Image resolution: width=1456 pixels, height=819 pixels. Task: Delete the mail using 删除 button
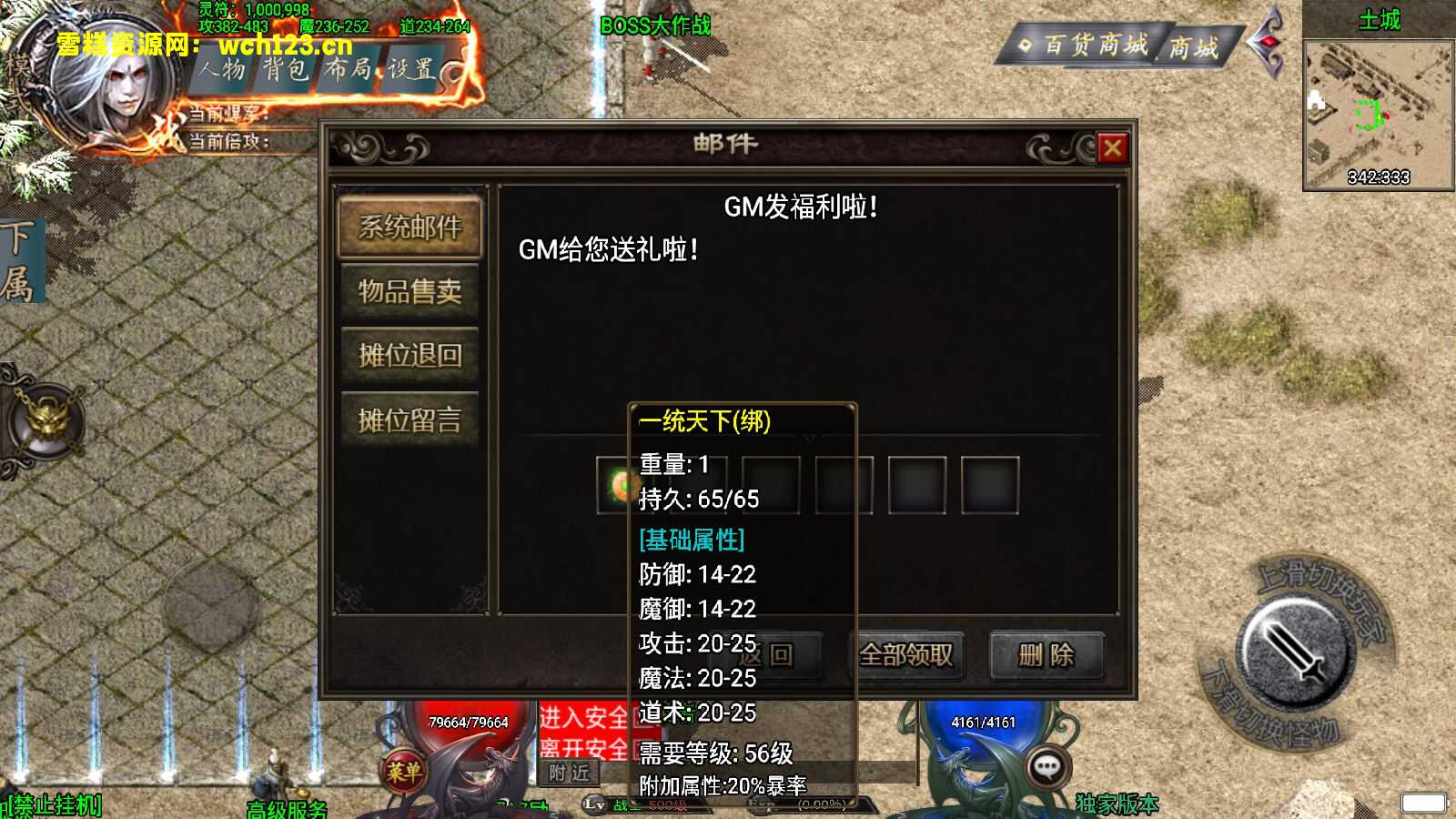1046,654
